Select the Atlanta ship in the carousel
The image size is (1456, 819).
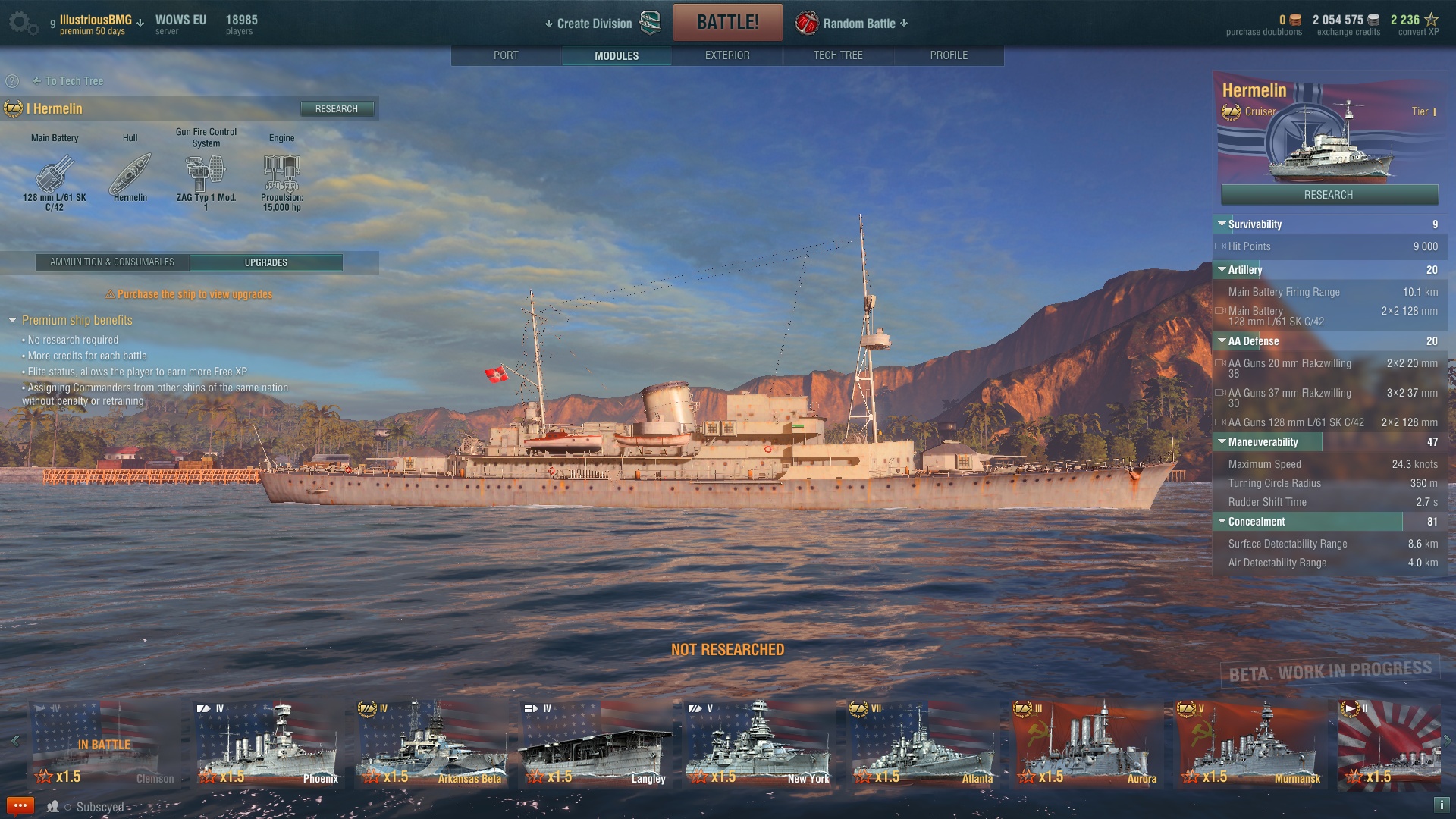pyautogui.click(x=922, y=743)
